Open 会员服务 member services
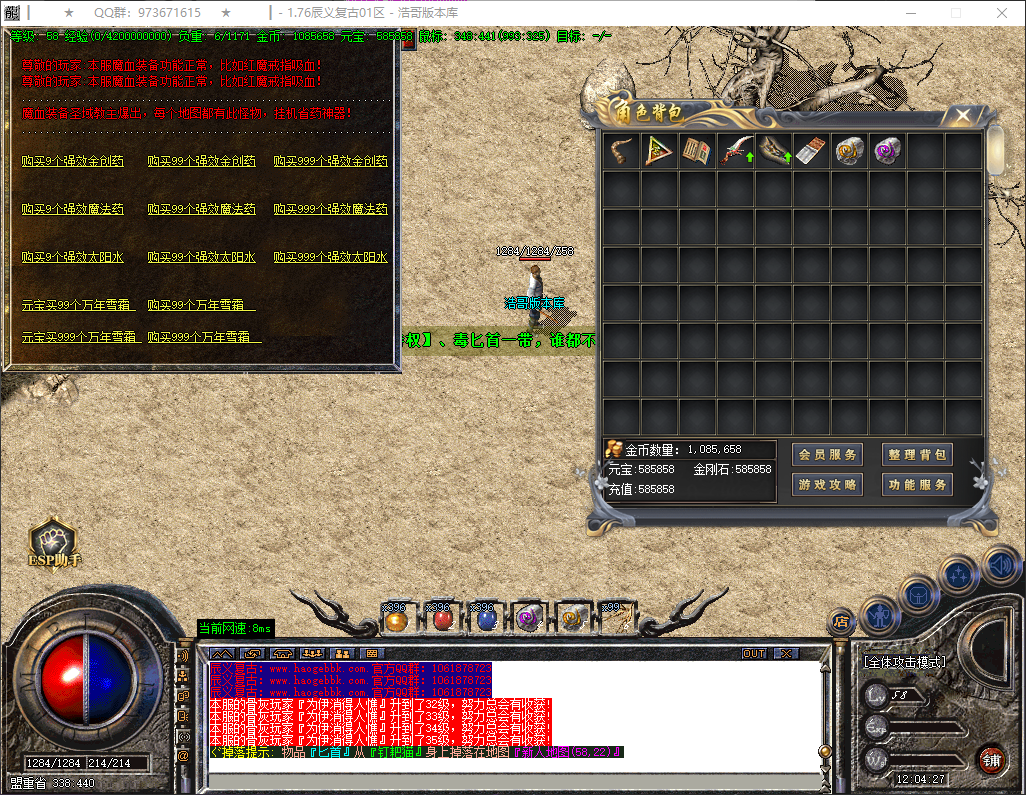 [x=827, y=455]
